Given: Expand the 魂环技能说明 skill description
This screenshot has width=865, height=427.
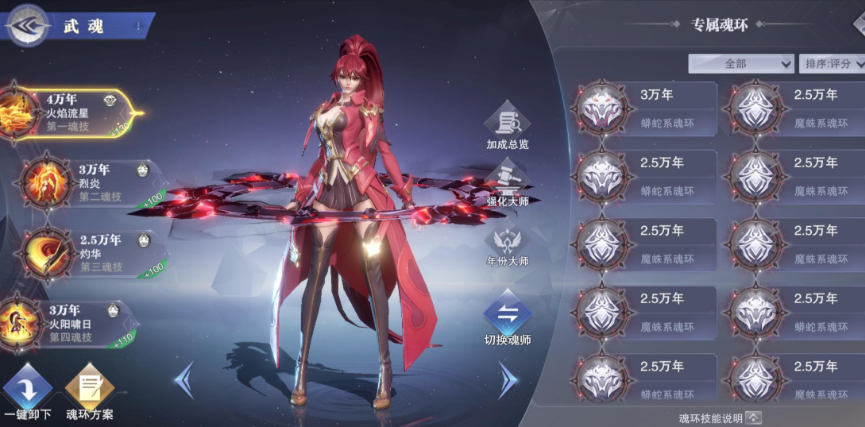Looking at the screenshot, I should click(720, 417).
